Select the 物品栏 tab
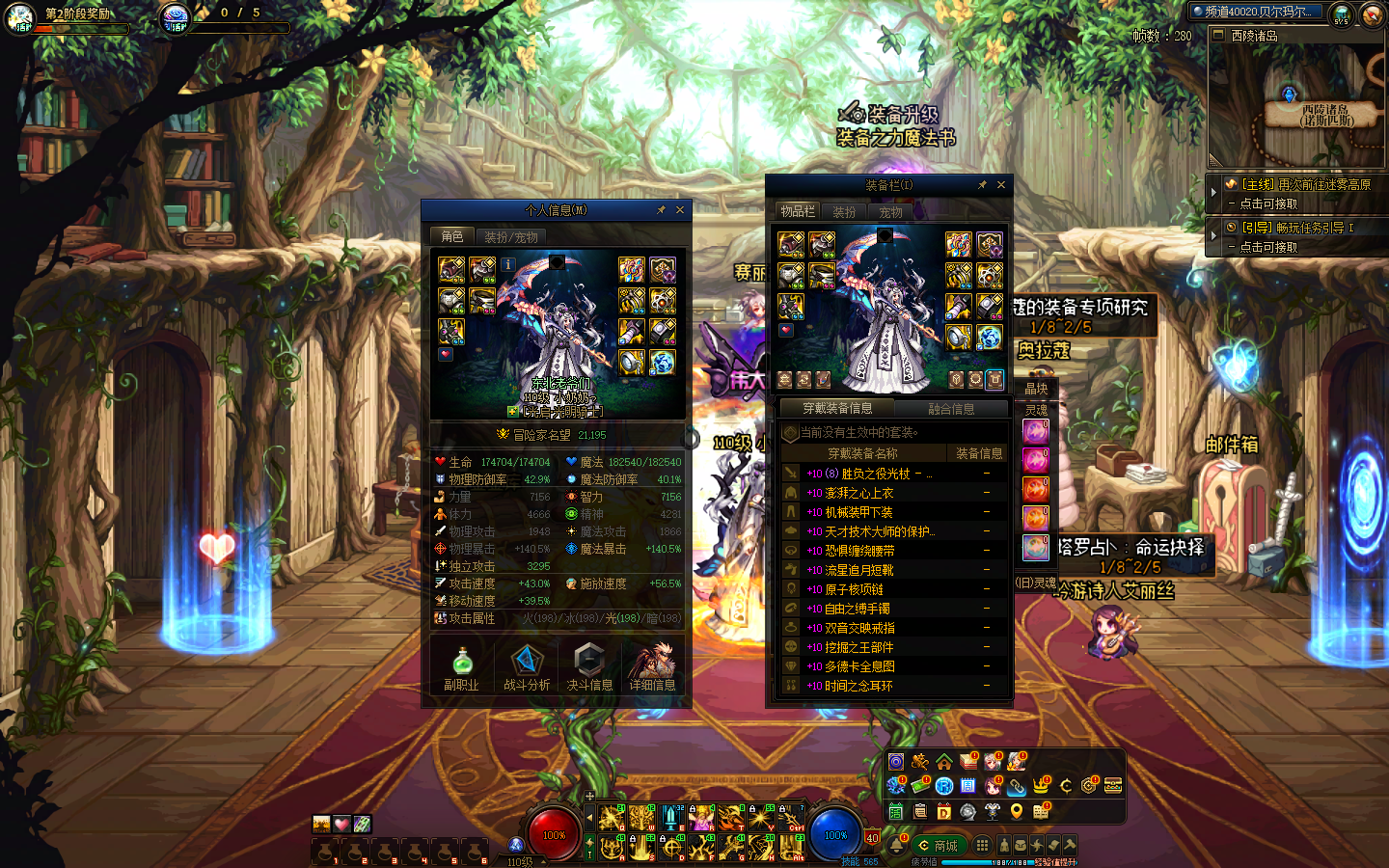 798,212
